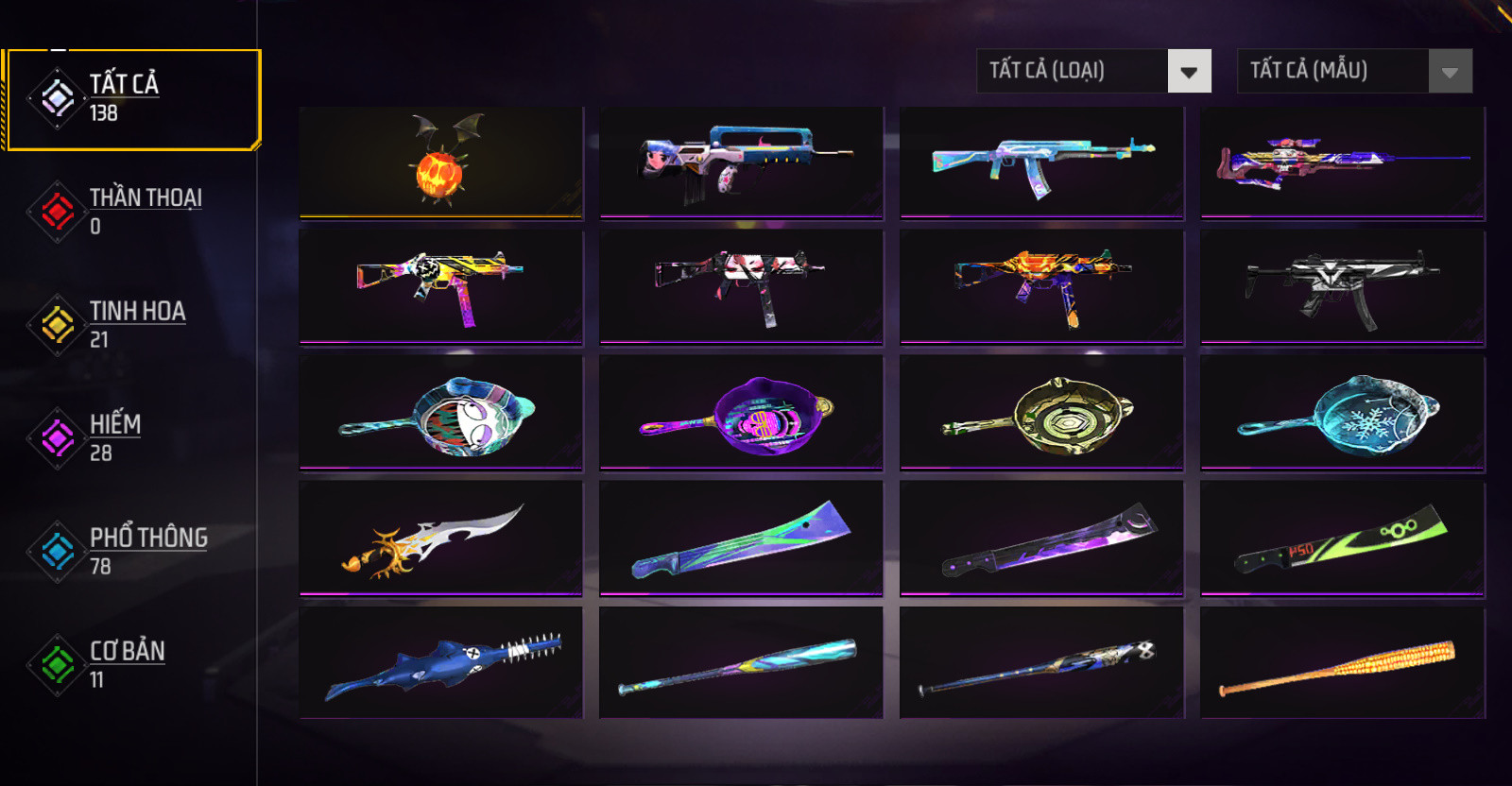Select the purple skull frying pan
1512x786 pixels.
[x=742, y=413]
